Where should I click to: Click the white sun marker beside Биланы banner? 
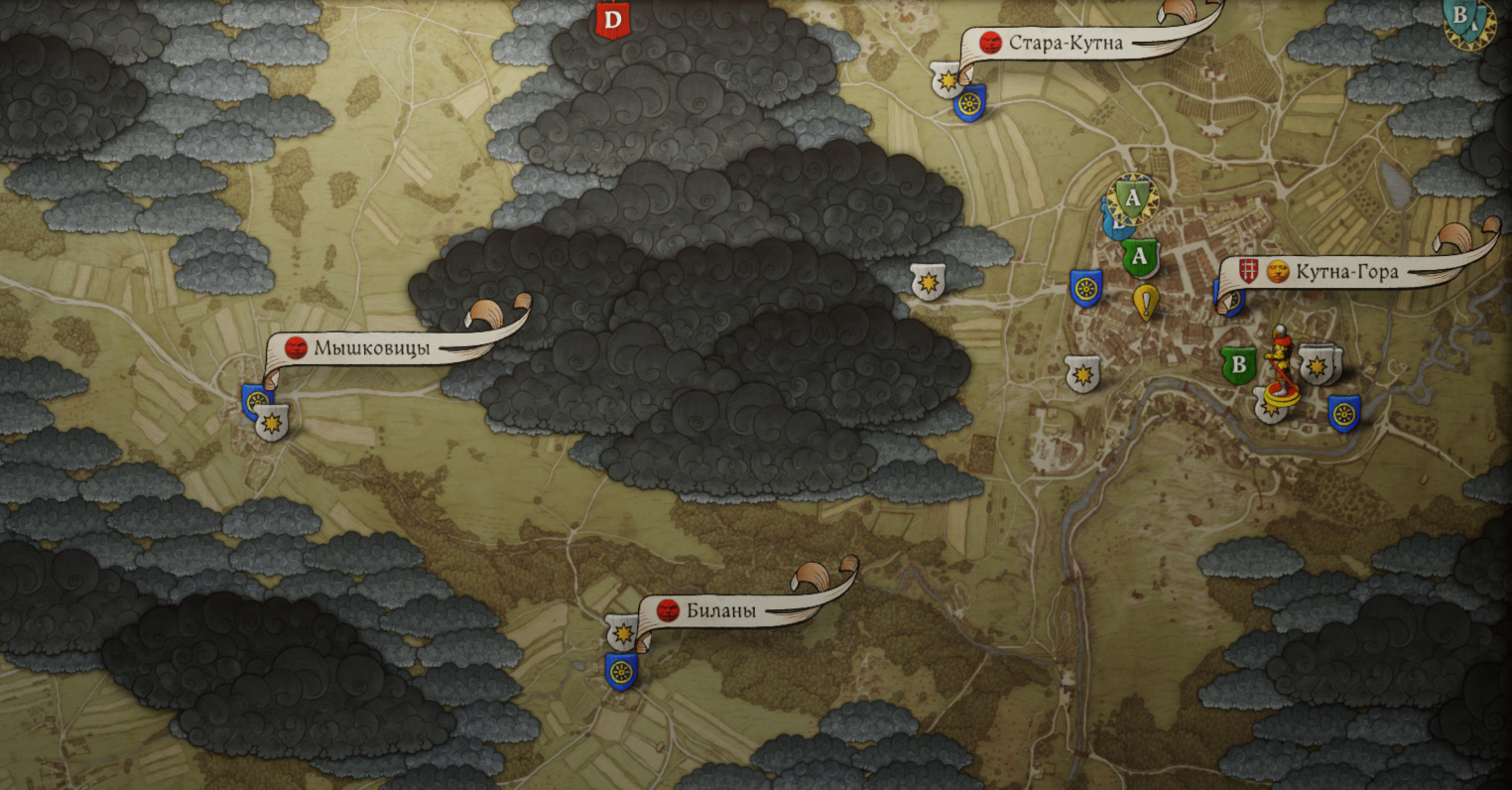623,631
